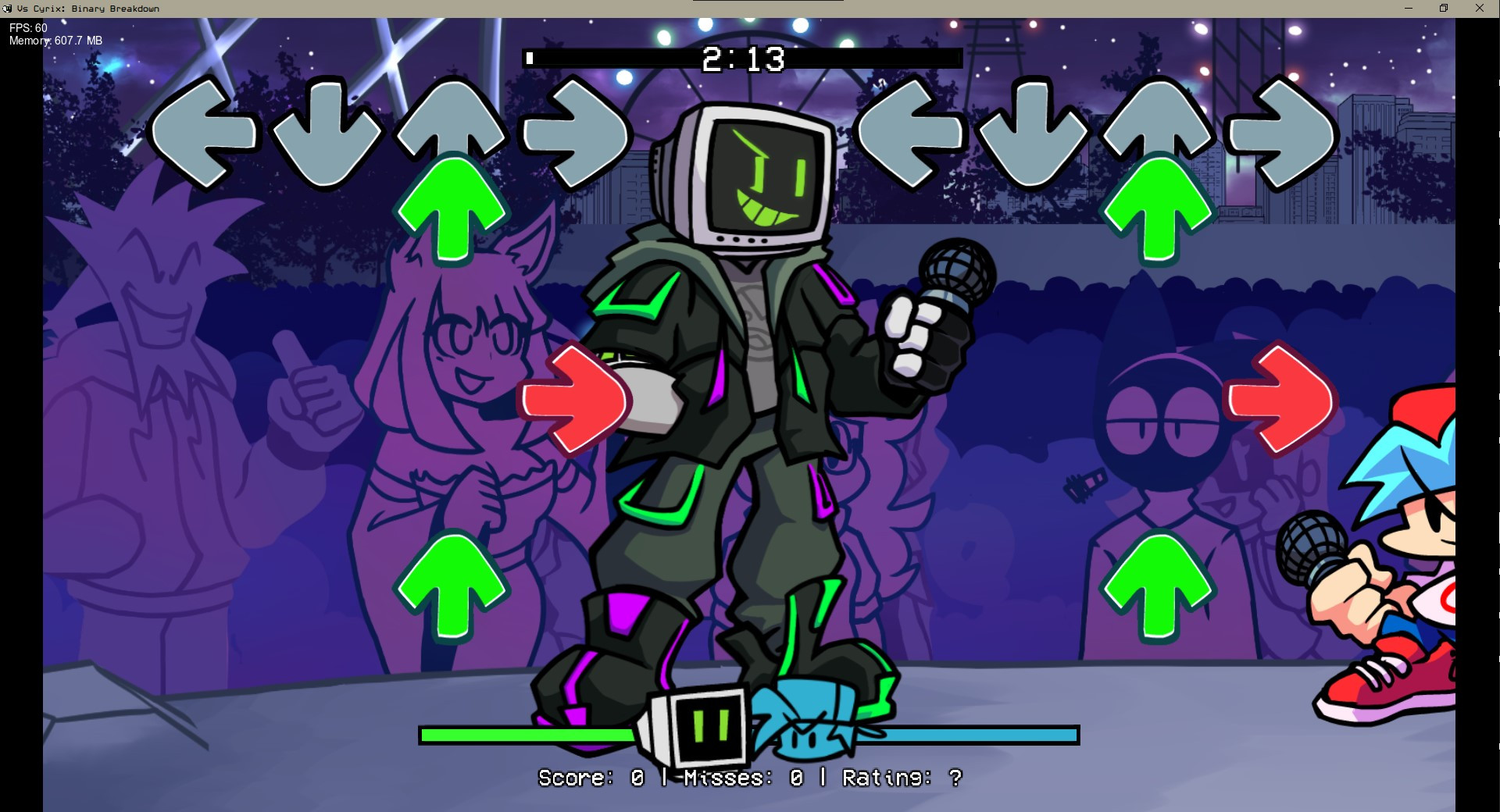Click the green portion of the health bar
The width and height of the screenshot is (1500, 812).
(523, 735)
